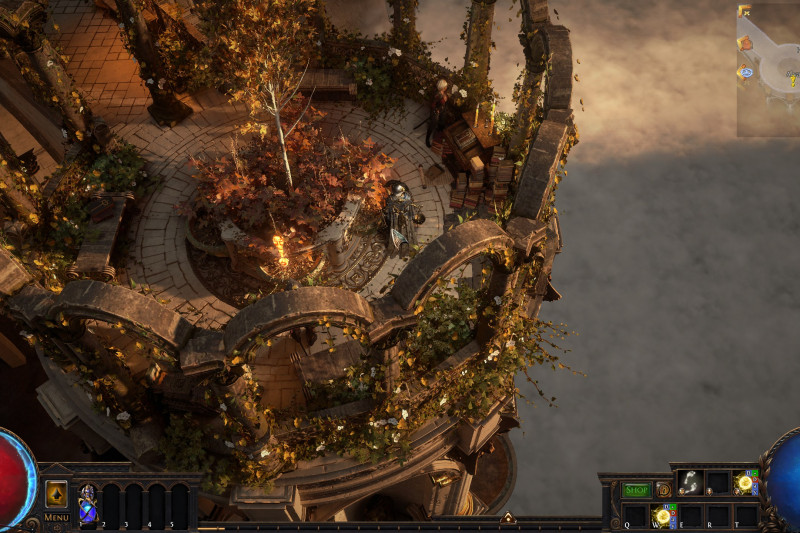
Task: Open the green Shop button
Action: [x=636, y=490]
